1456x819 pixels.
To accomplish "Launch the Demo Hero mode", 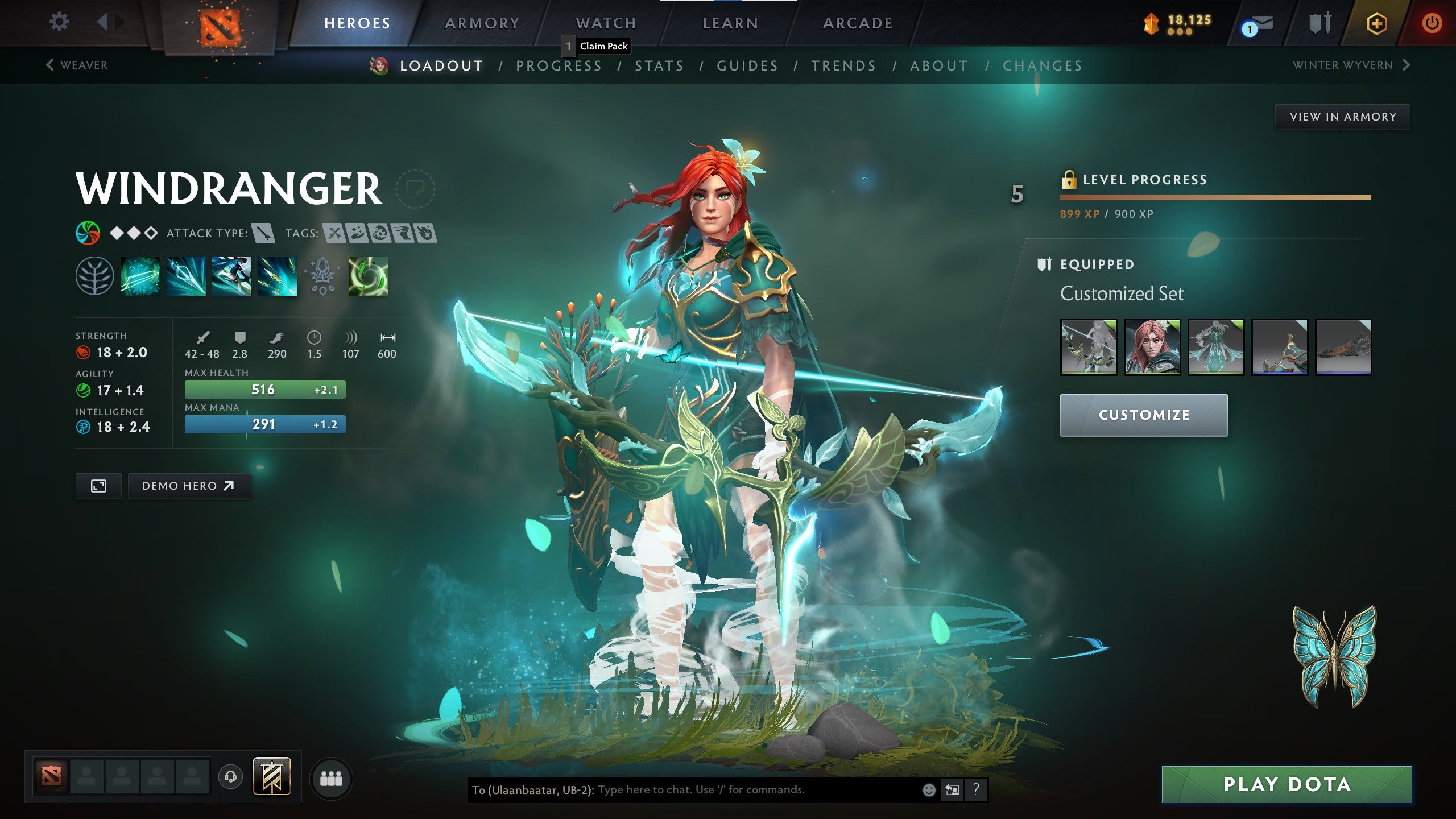I will [x=189, y=486].
